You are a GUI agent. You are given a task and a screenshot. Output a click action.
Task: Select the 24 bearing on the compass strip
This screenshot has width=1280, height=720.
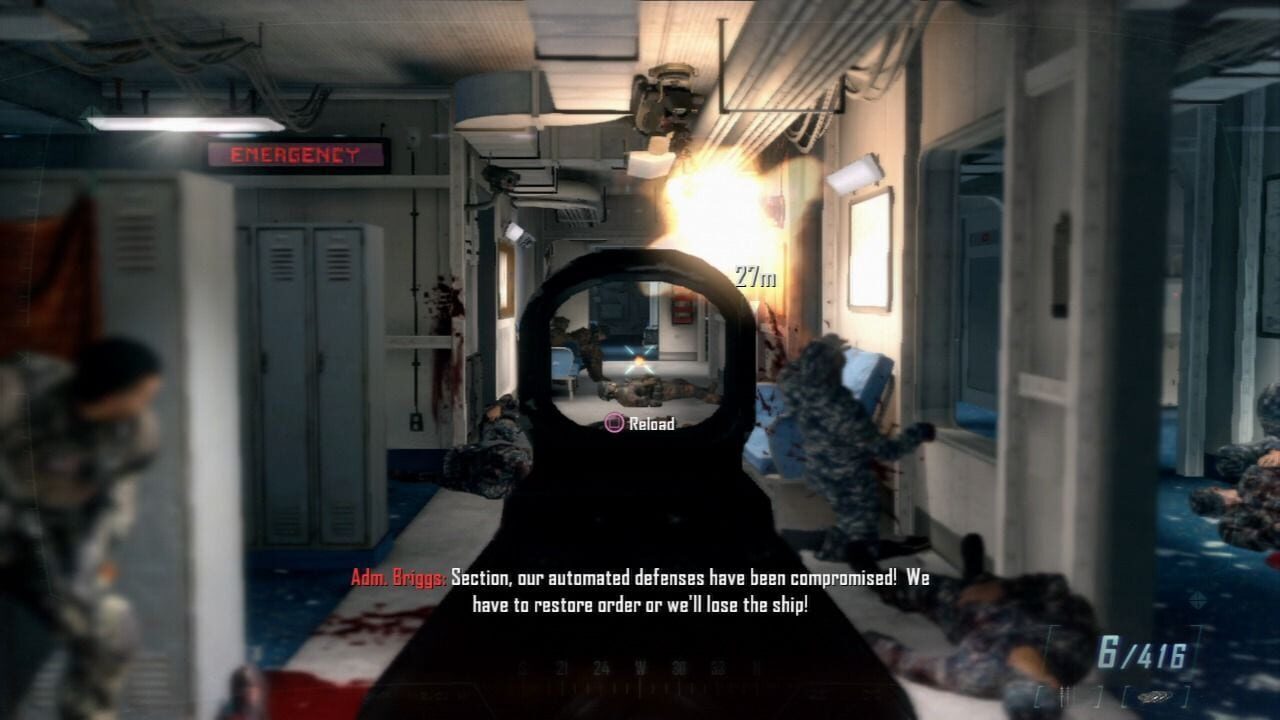coord(602,667)
